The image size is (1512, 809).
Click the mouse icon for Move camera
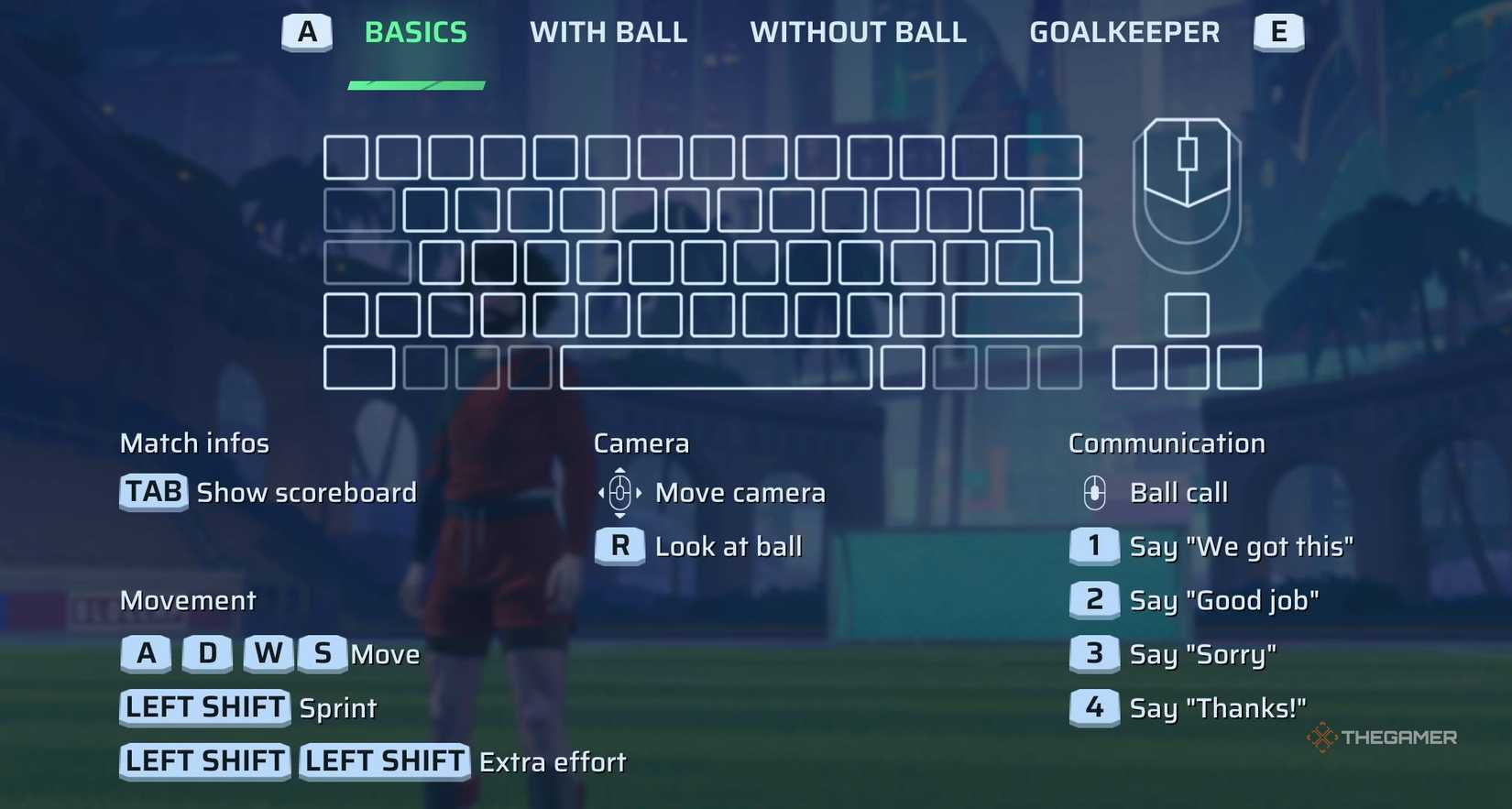point(619,492)
